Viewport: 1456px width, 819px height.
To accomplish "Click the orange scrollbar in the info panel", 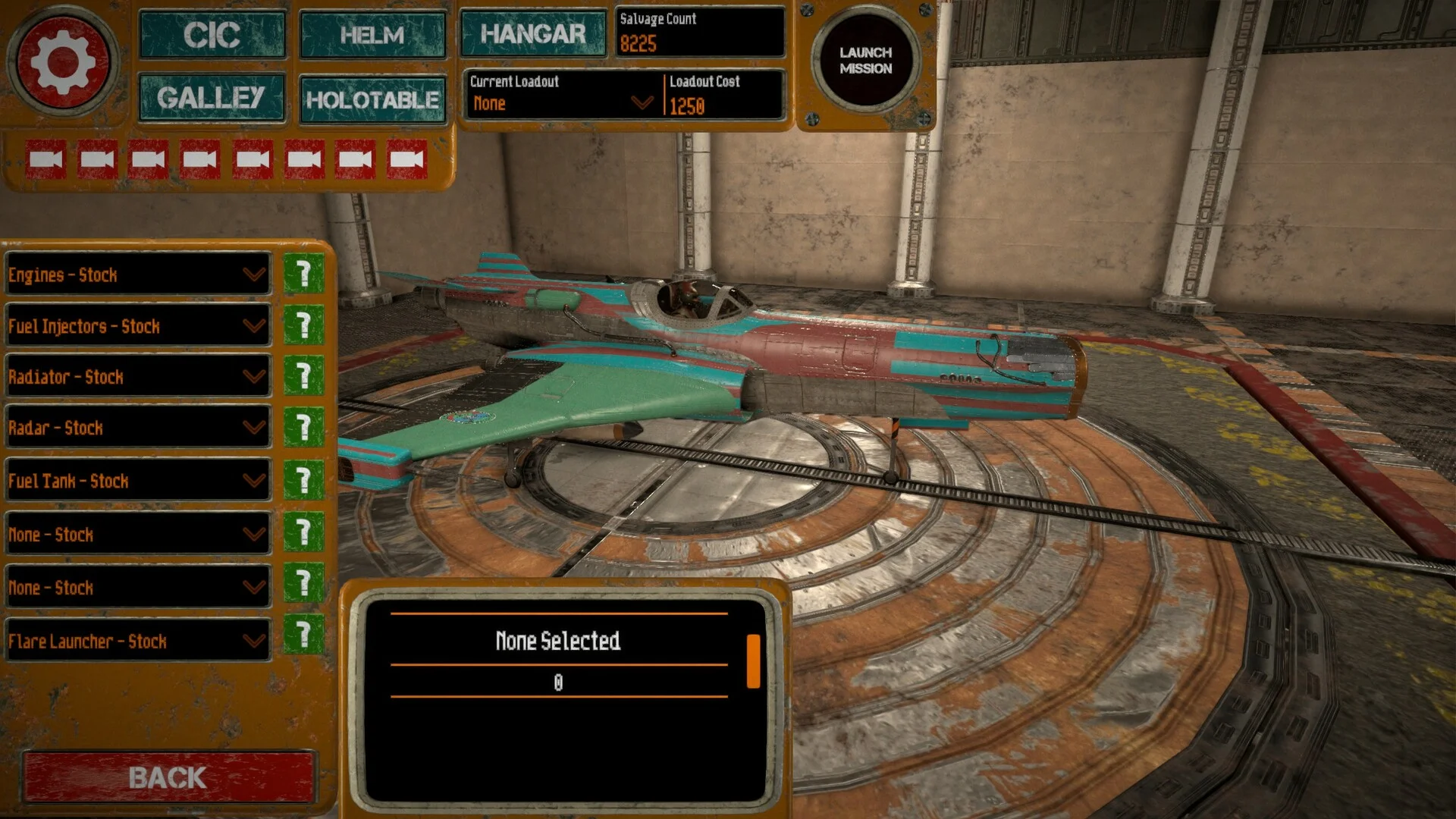I will click(753, 661).
